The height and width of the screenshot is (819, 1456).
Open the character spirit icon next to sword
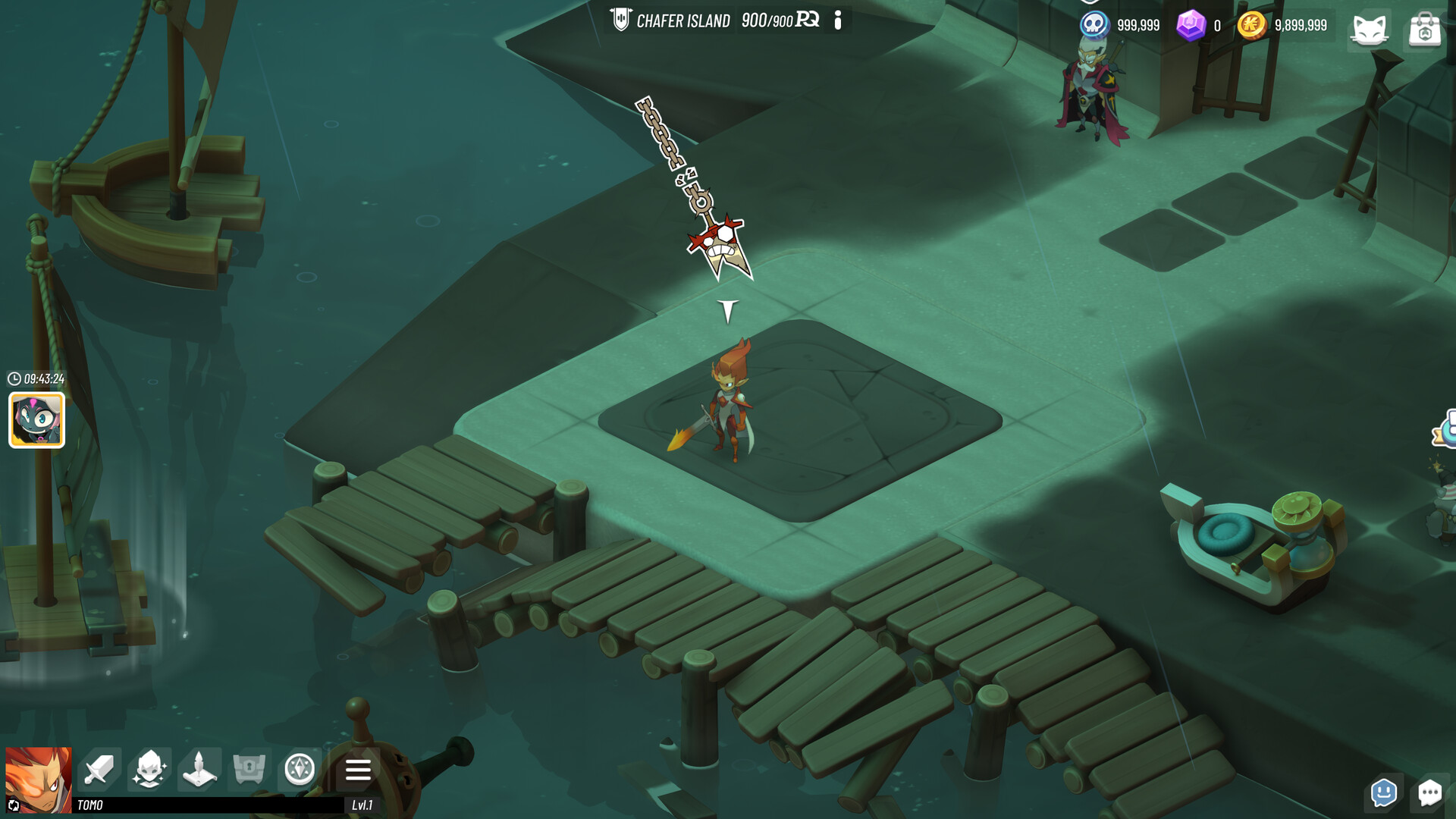(150, 769)
